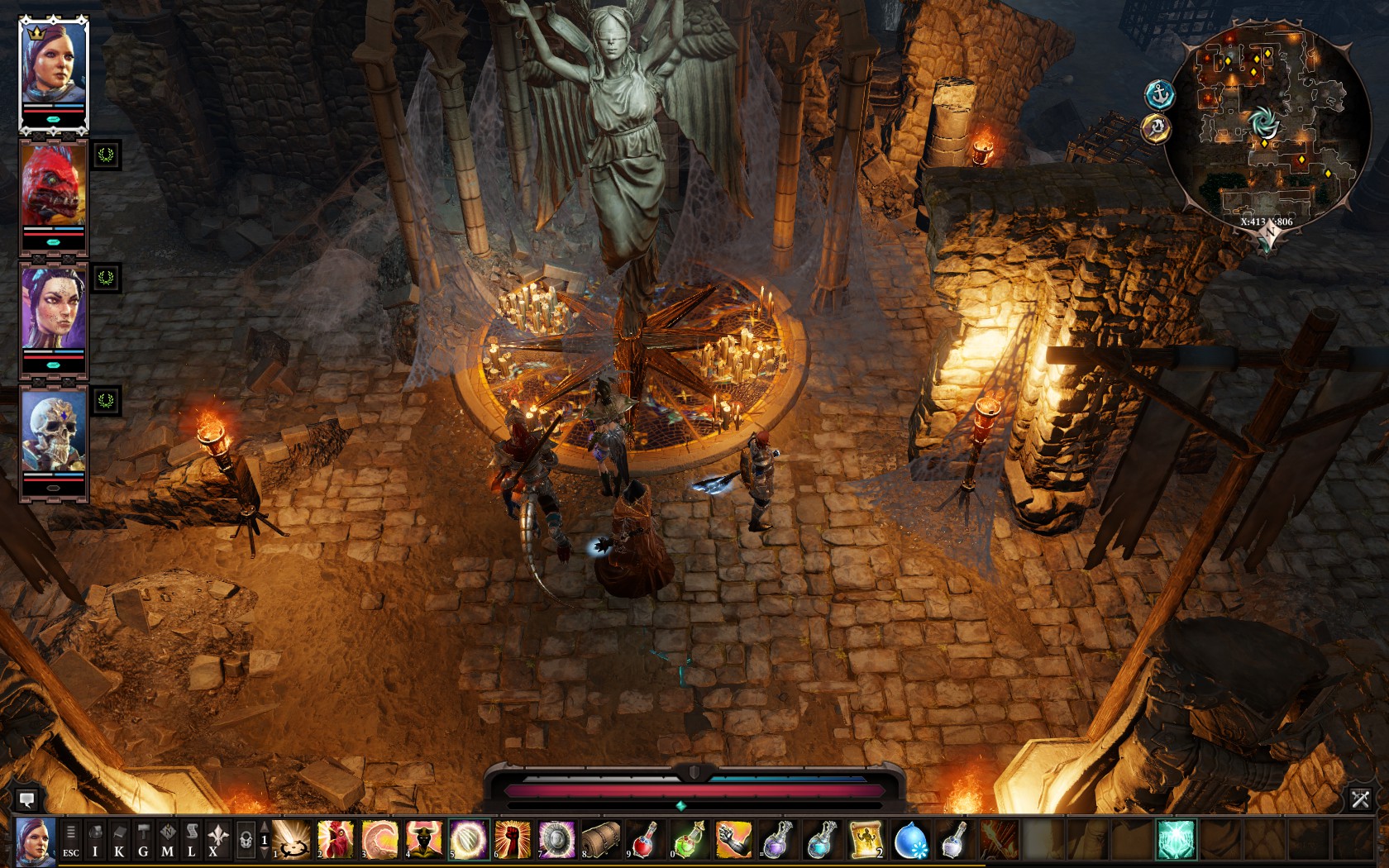Image resolution: width=1389 pixels, height=868 pixels.
Task: Open the chat speech bubble button
Action: tap(26, 799)
